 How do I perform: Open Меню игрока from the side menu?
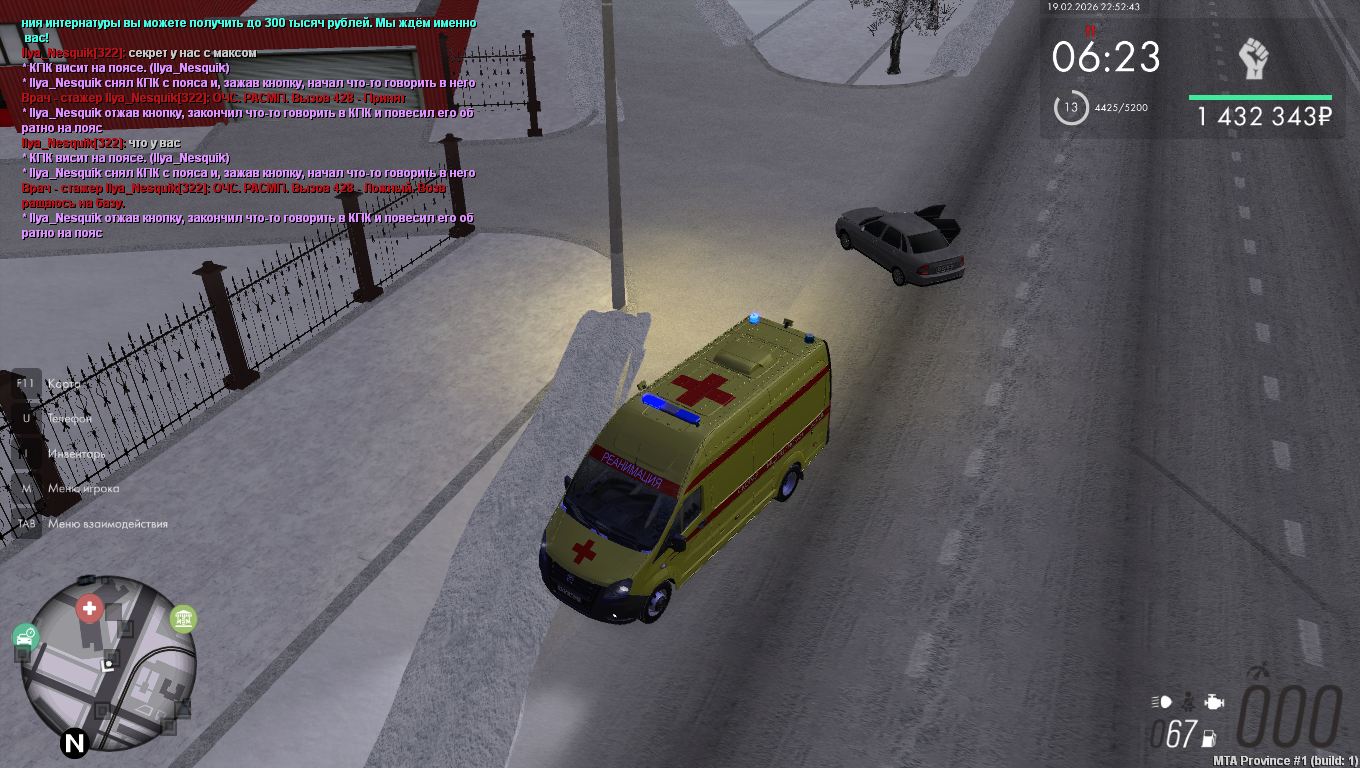(x=83, y=488)
